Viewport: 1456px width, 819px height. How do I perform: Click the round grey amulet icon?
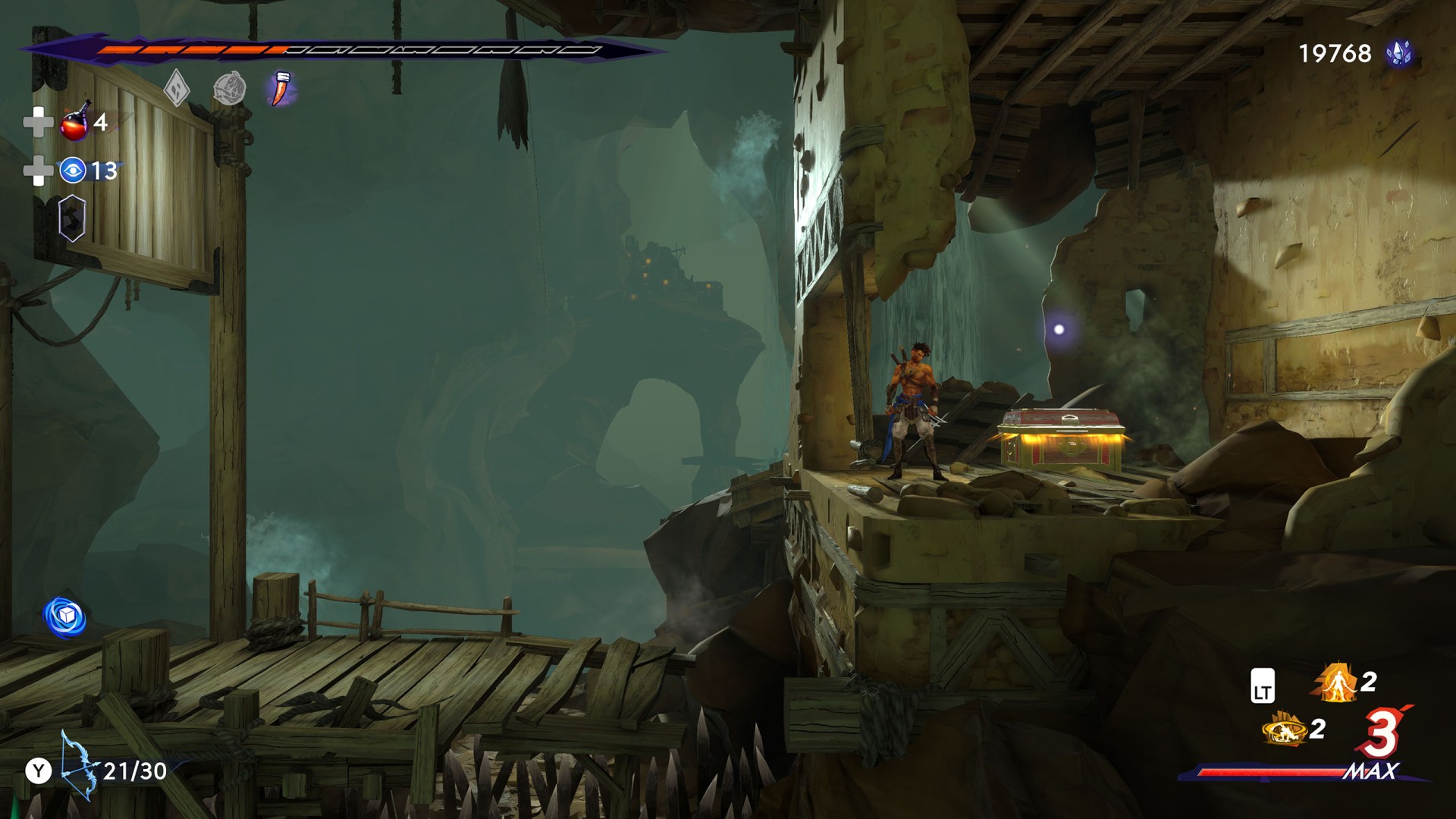tap(229, 89)
